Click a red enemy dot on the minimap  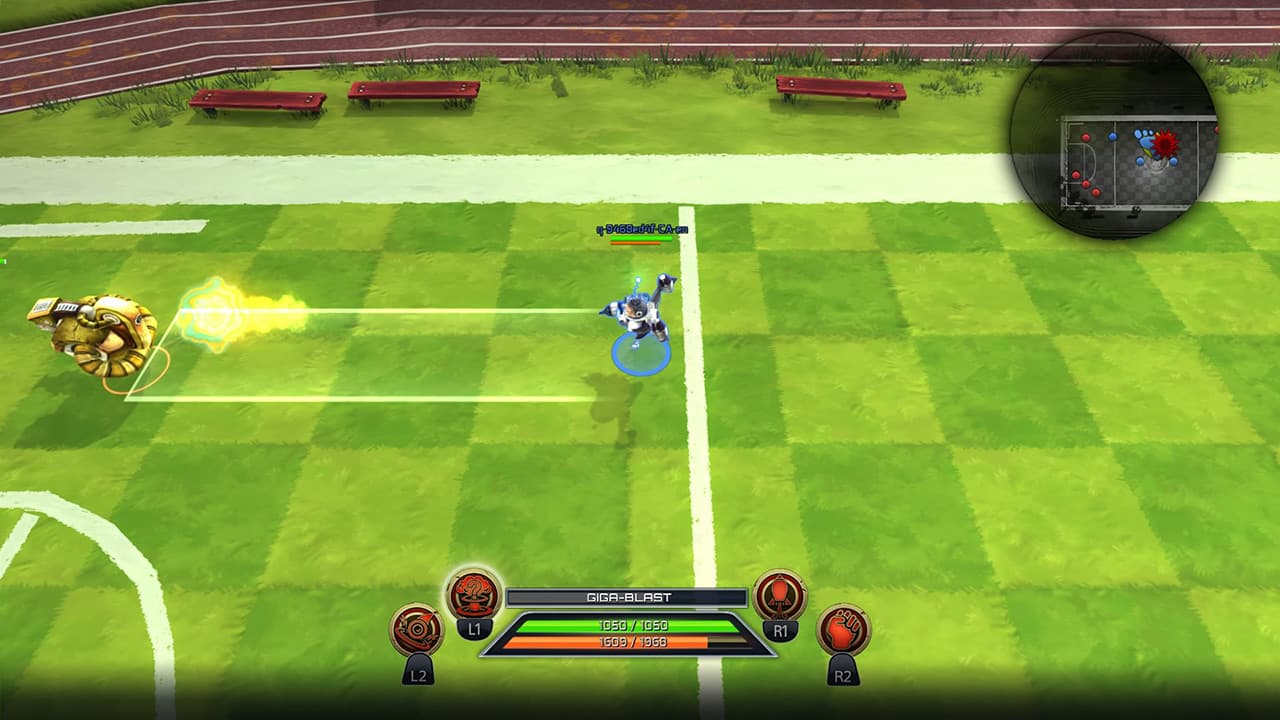tap(1086, 136)
